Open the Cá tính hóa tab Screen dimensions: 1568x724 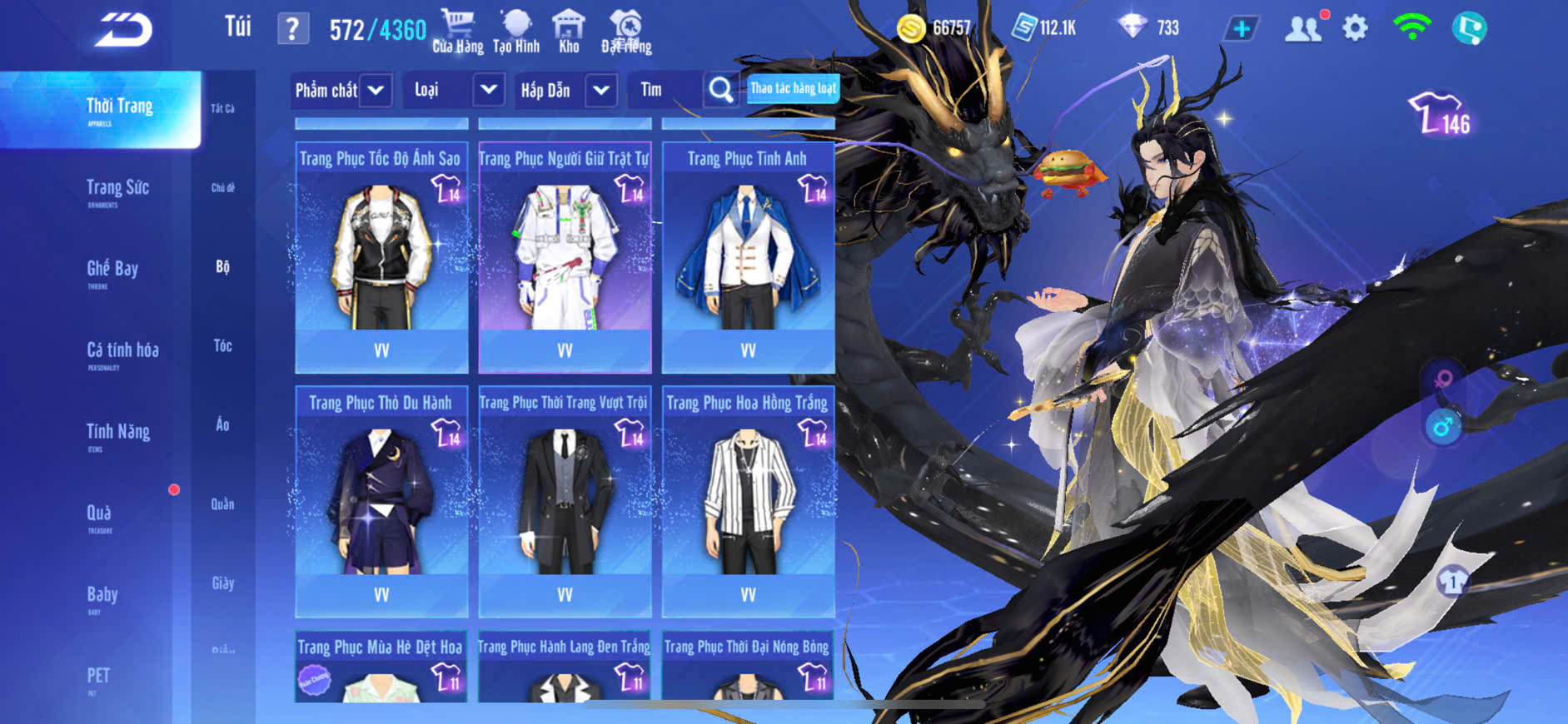(x=122, y=351)
